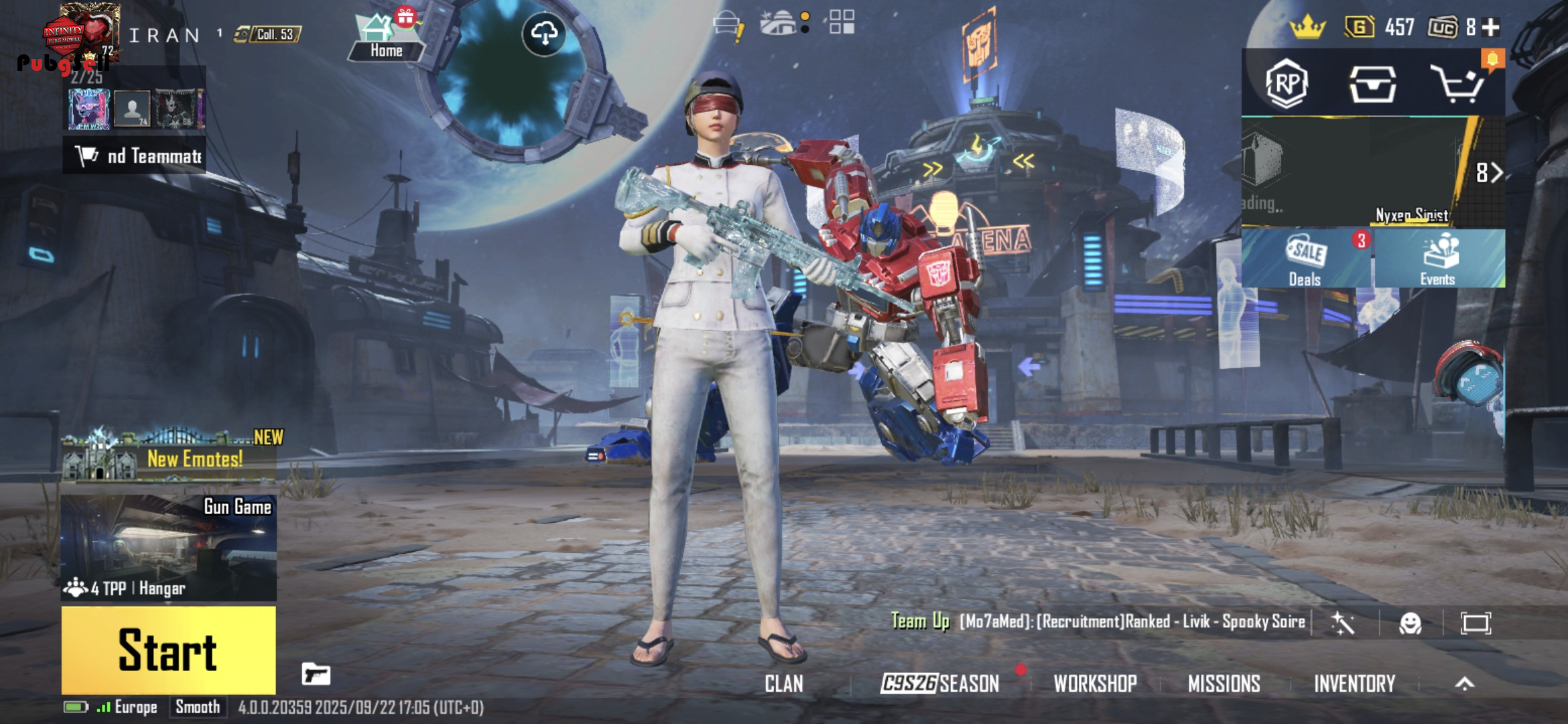This screenshot has width=1568, height=724.
Task: Open the C9S26 SEASON menu
Action: click(x=939, y=684)
